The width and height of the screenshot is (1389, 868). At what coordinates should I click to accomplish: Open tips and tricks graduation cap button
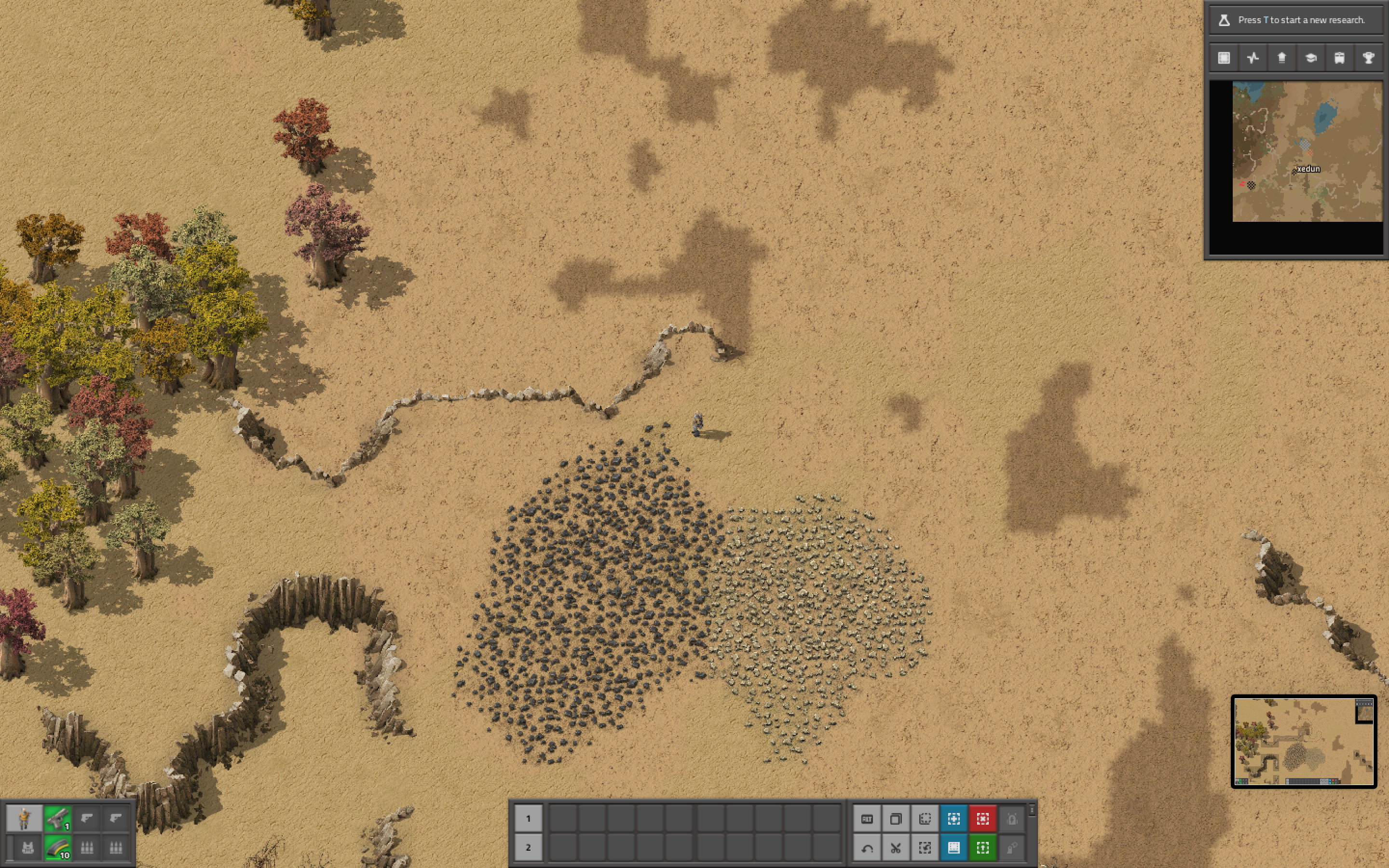click(1311, 58)
